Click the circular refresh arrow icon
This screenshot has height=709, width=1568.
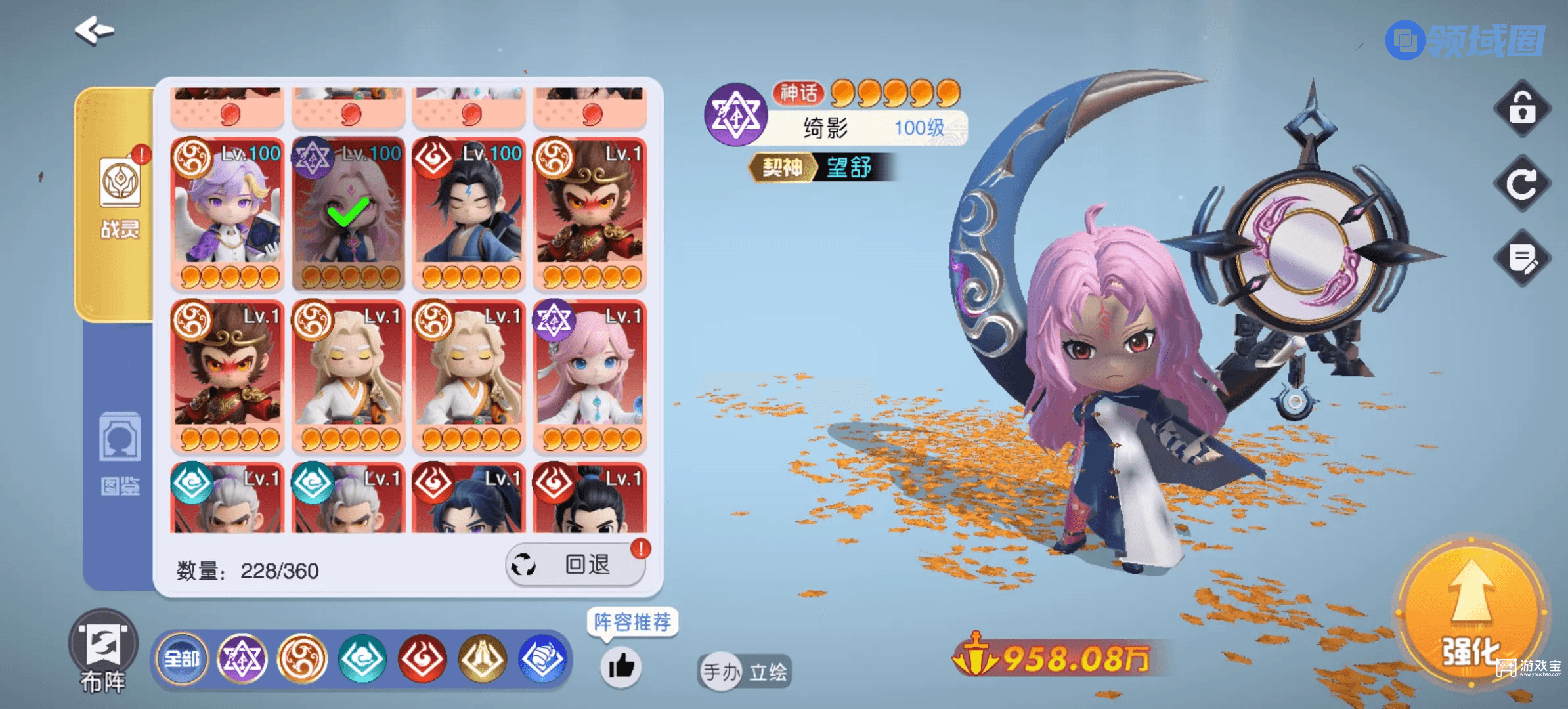point(1522,183)
